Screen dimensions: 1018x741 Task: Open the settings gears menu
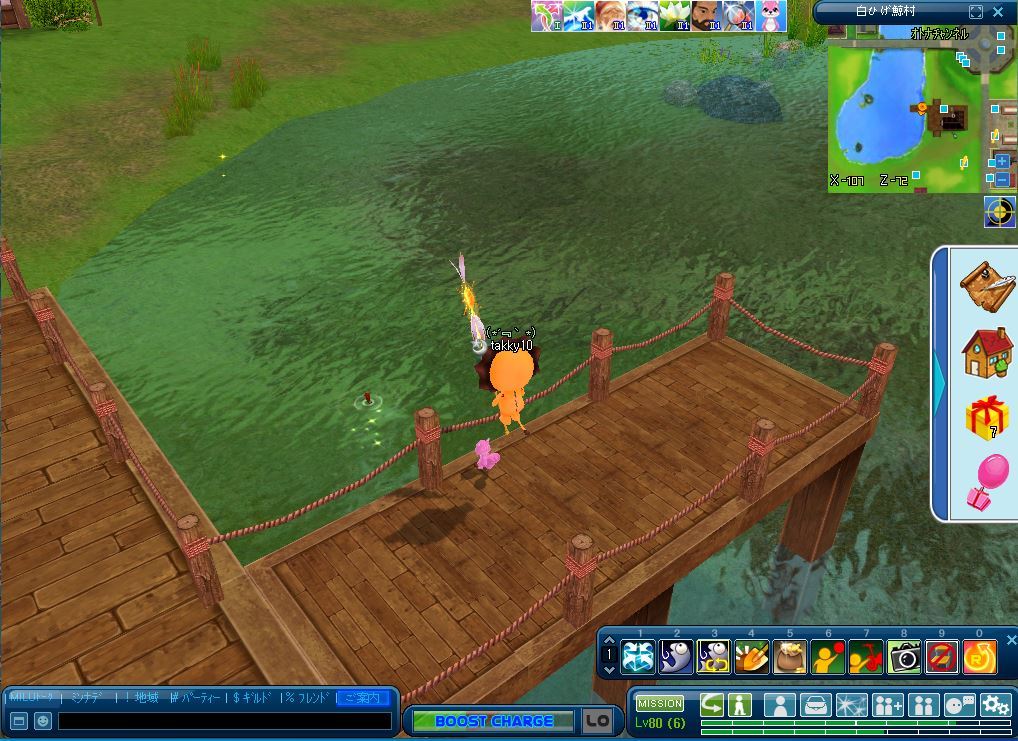pos(995,705)
